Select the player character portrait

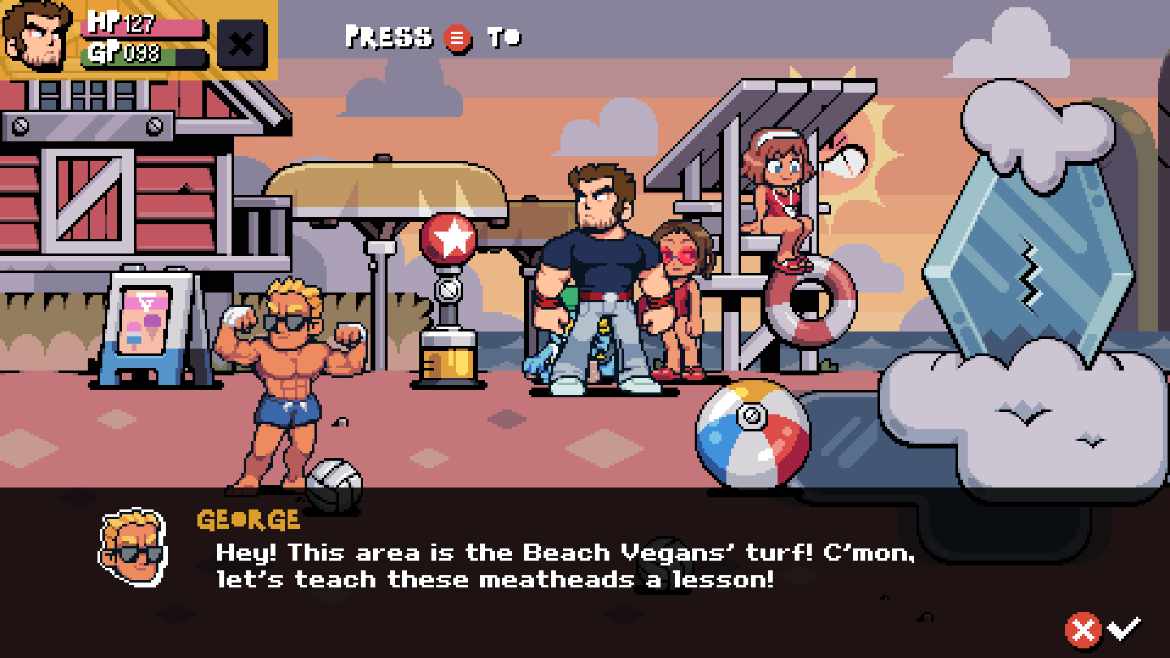pos(38,37)
